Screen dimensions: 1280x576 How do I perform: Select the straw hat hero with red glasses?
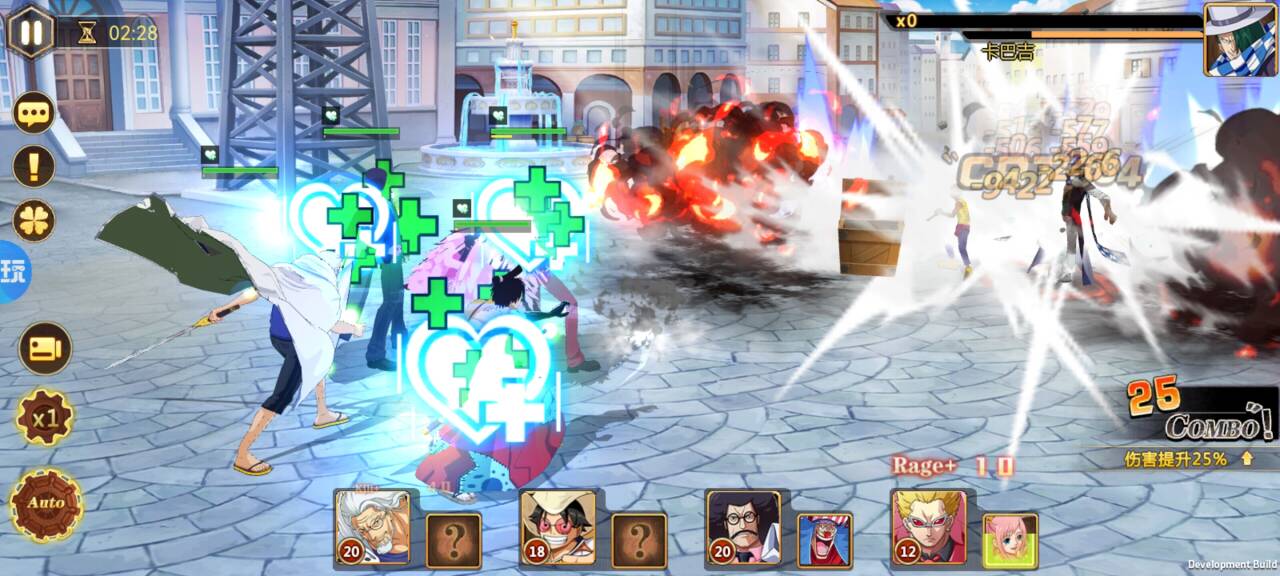[x=558, y=526]
